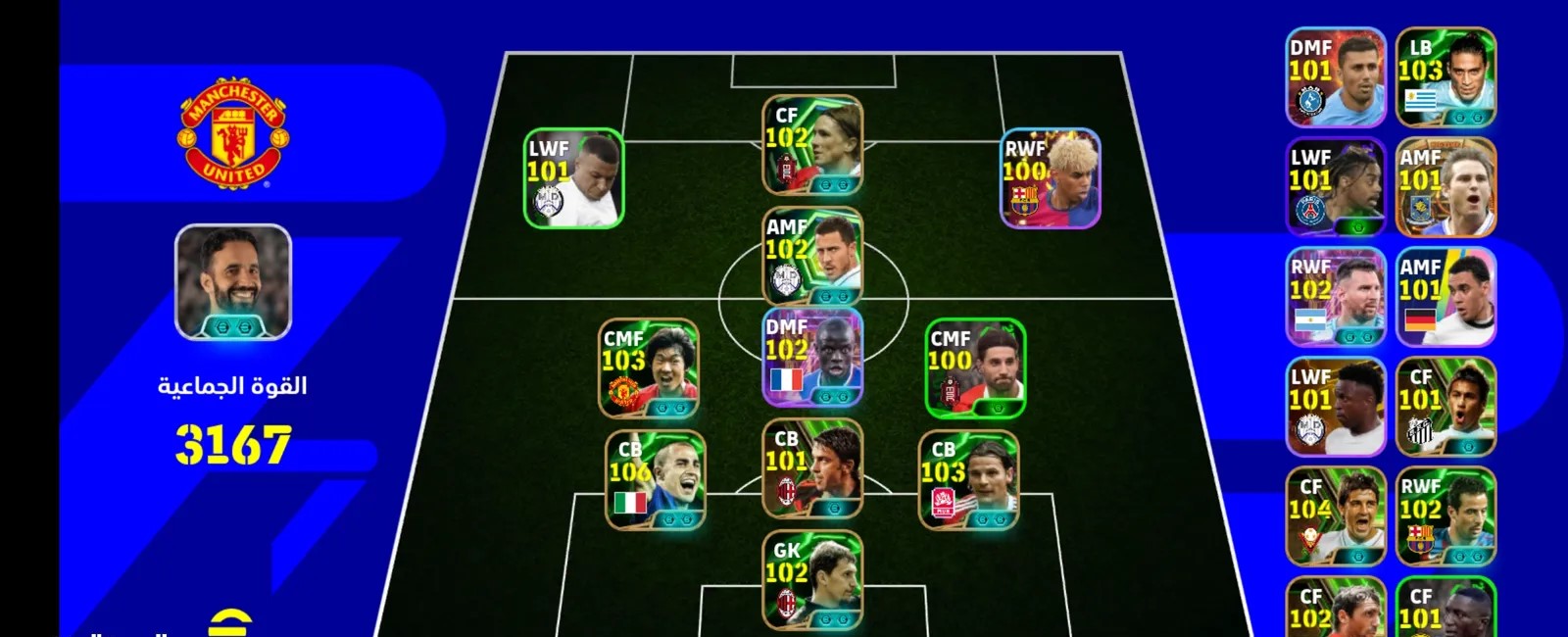This screenshot has width=1568, height=637.
Task: Pick the RWF 102 substitute with Barcelona badge
Action: click(1445, 516)
